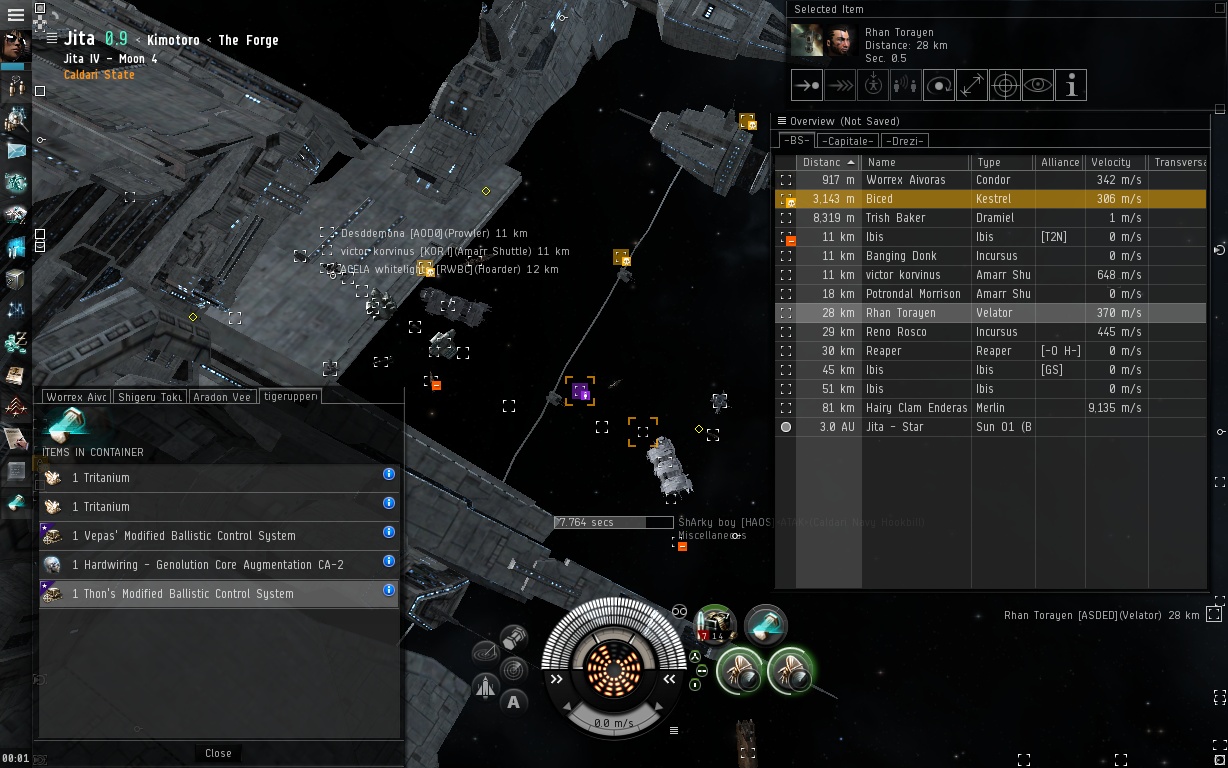
Task: Select Vepas' Modified Ballistic Control System
Action: (184, 536)
